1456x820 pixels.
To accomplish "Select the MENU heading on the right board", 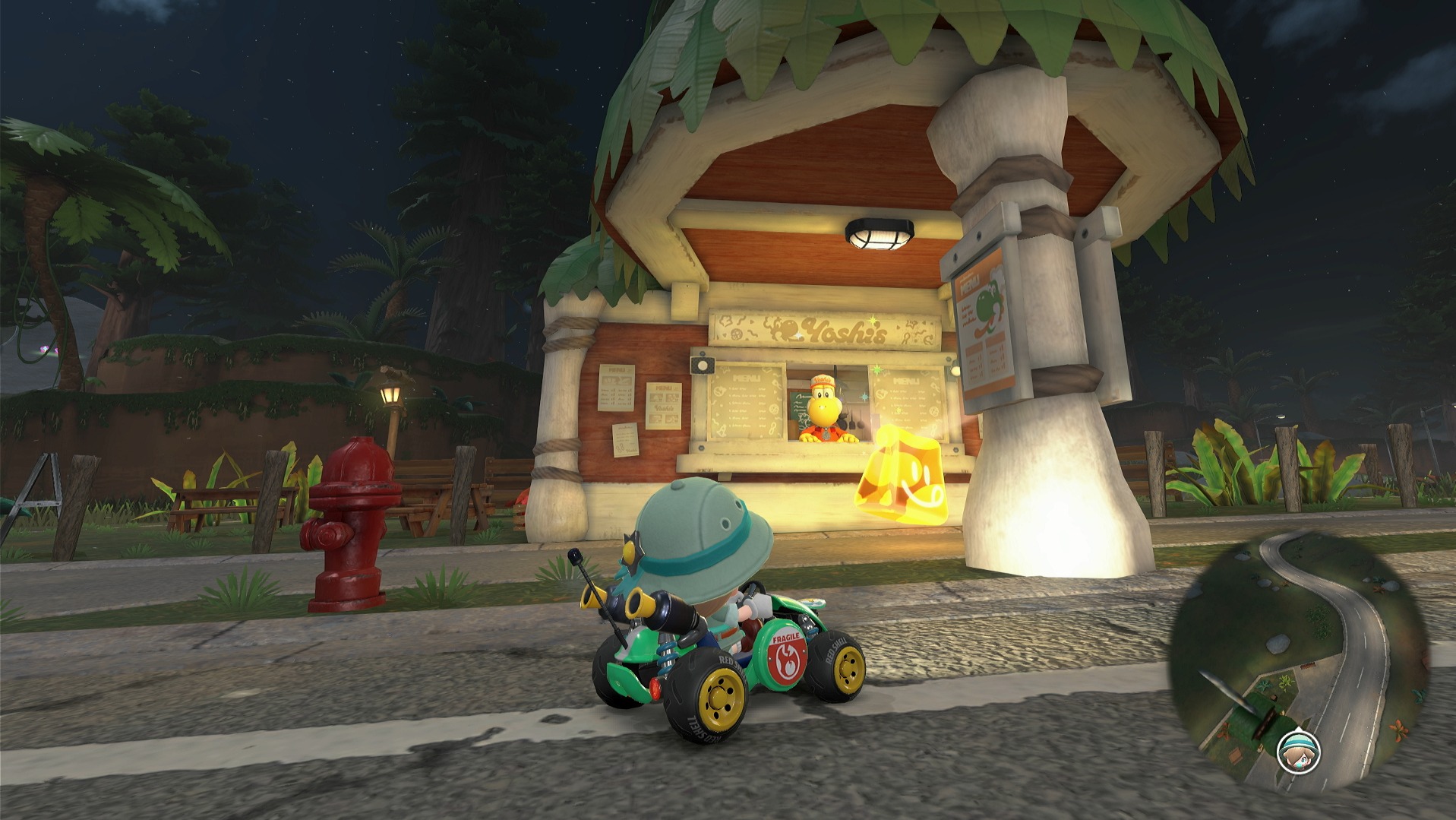I will (906, 381).
